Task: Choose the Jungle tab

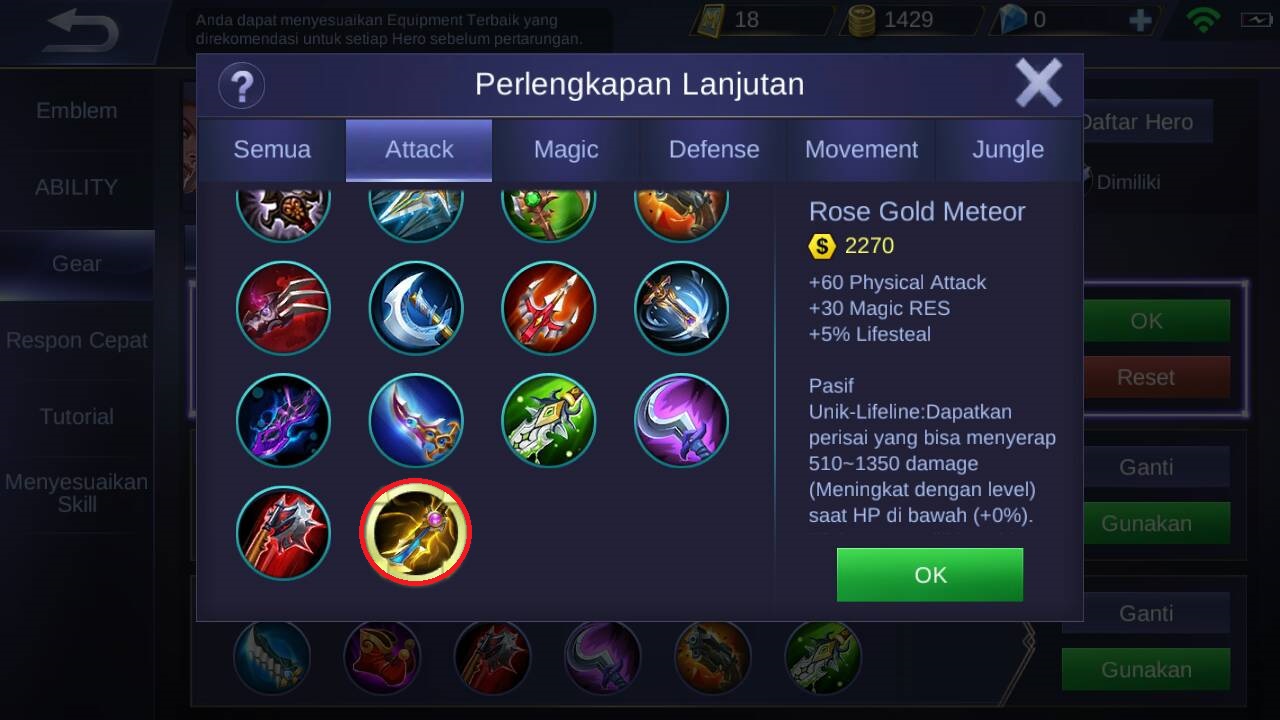Action: pos(1008,150)
